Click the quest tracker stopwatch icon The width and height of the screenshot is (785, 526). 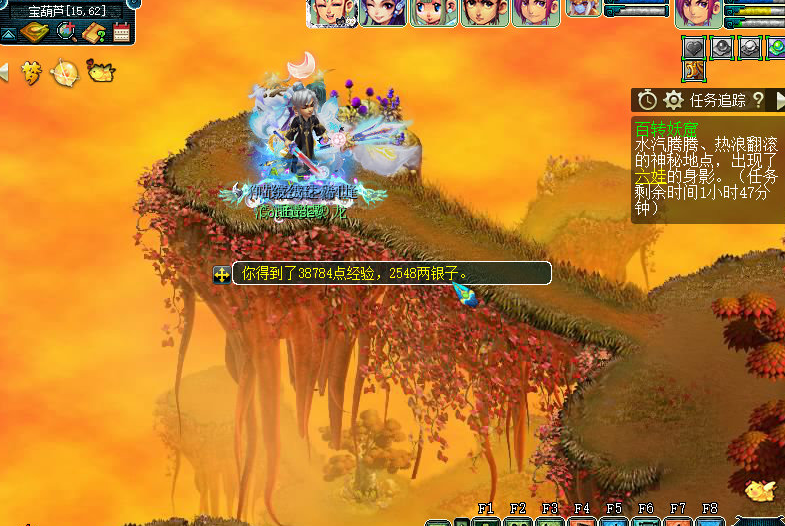pyautogui.click(x=647, y=100)
